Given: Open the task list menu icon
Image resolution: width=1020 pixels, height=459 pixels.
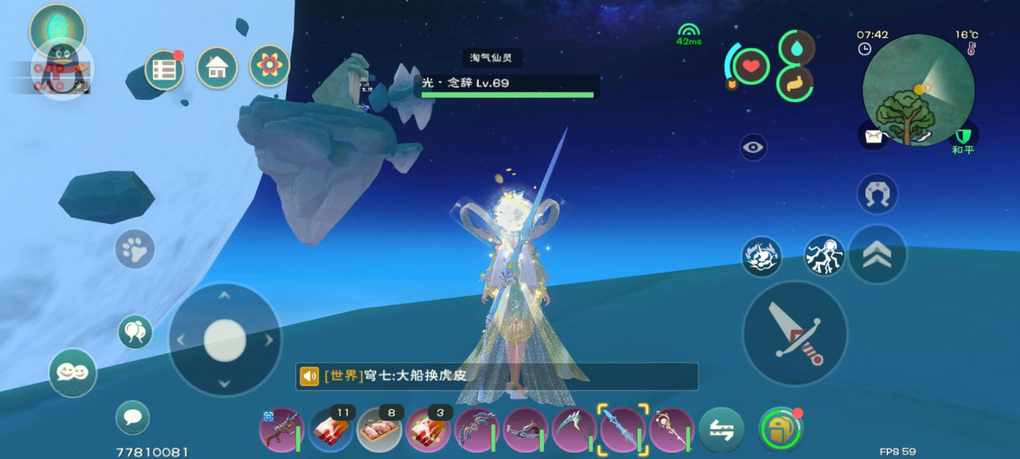Looking at the screenshot, I should [164, 69].
